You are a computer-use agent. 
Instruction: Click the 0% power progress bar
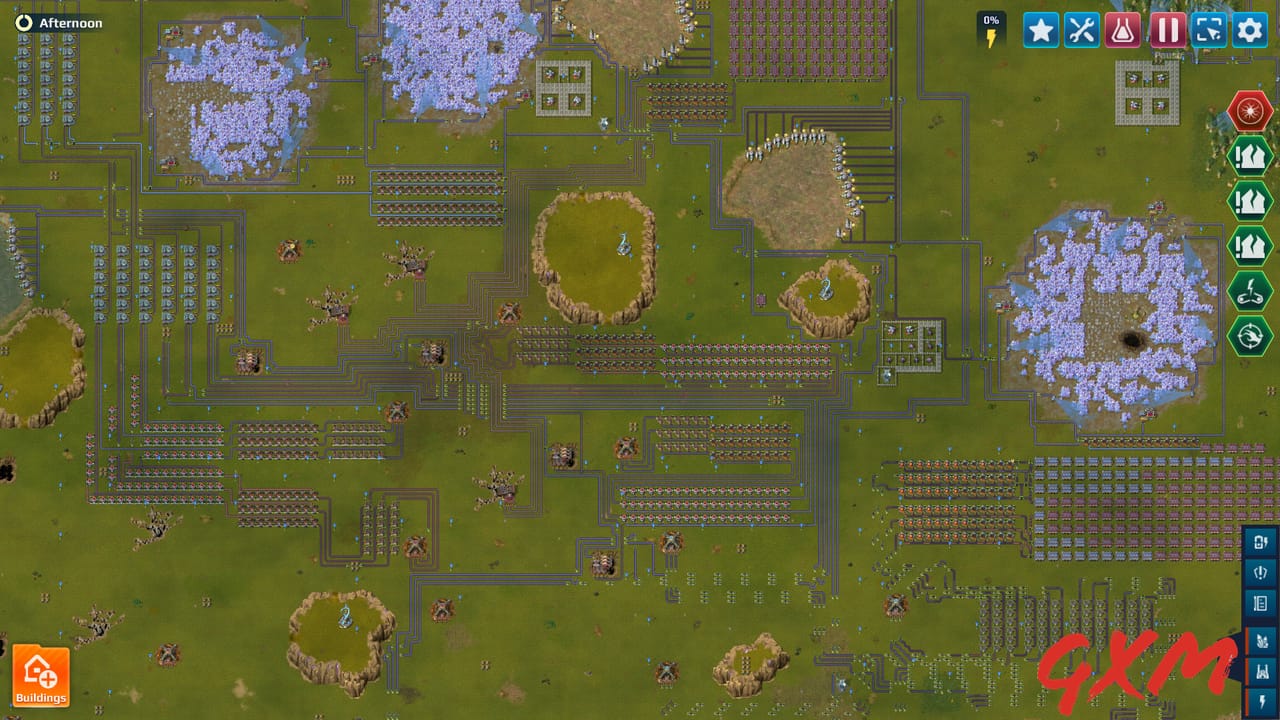pos(992,30)
